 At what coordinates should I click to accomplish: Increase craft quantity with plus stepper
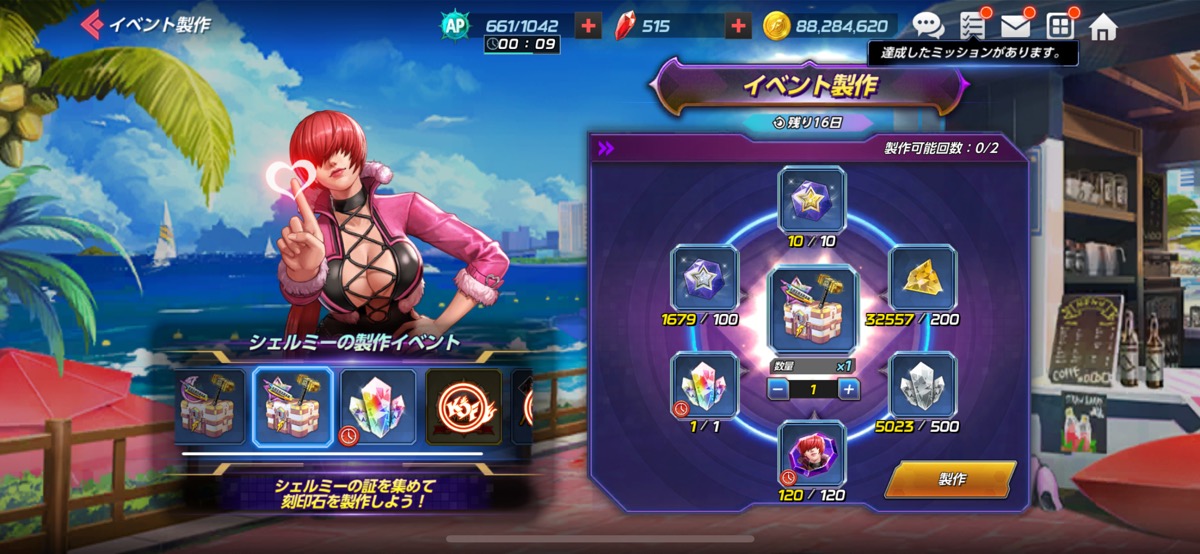click(x=849, y=389)
